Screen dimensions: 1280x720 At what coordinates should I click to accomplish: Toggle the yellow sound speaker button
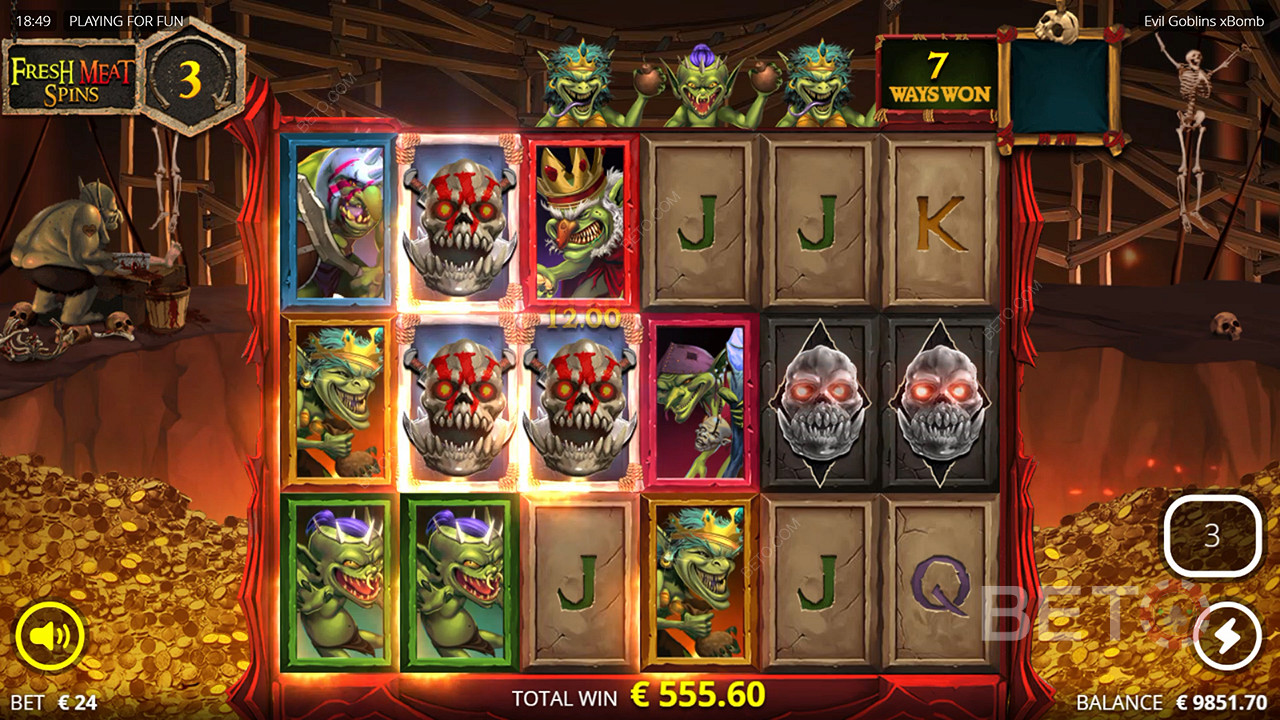(49, 637)
